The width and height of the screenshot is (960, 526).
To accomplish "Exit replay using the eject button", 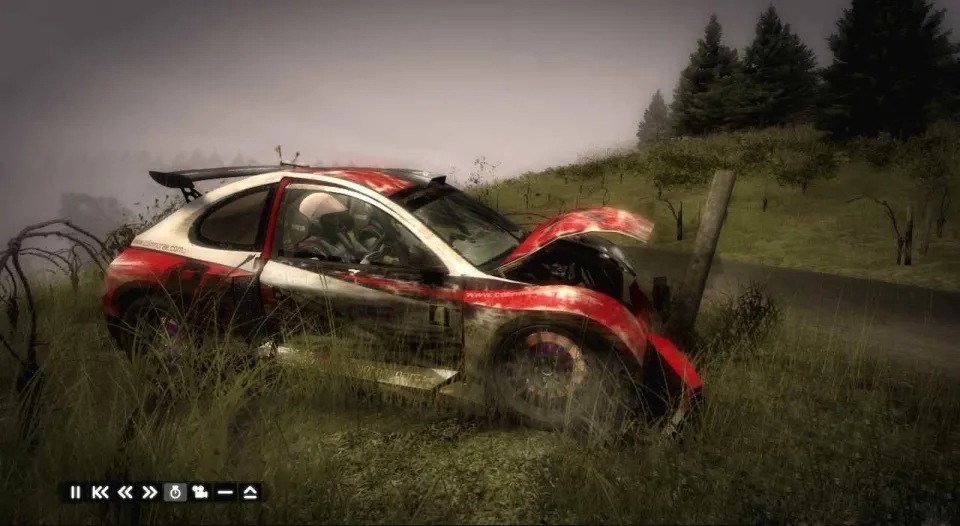I will (x=250, y=492).
